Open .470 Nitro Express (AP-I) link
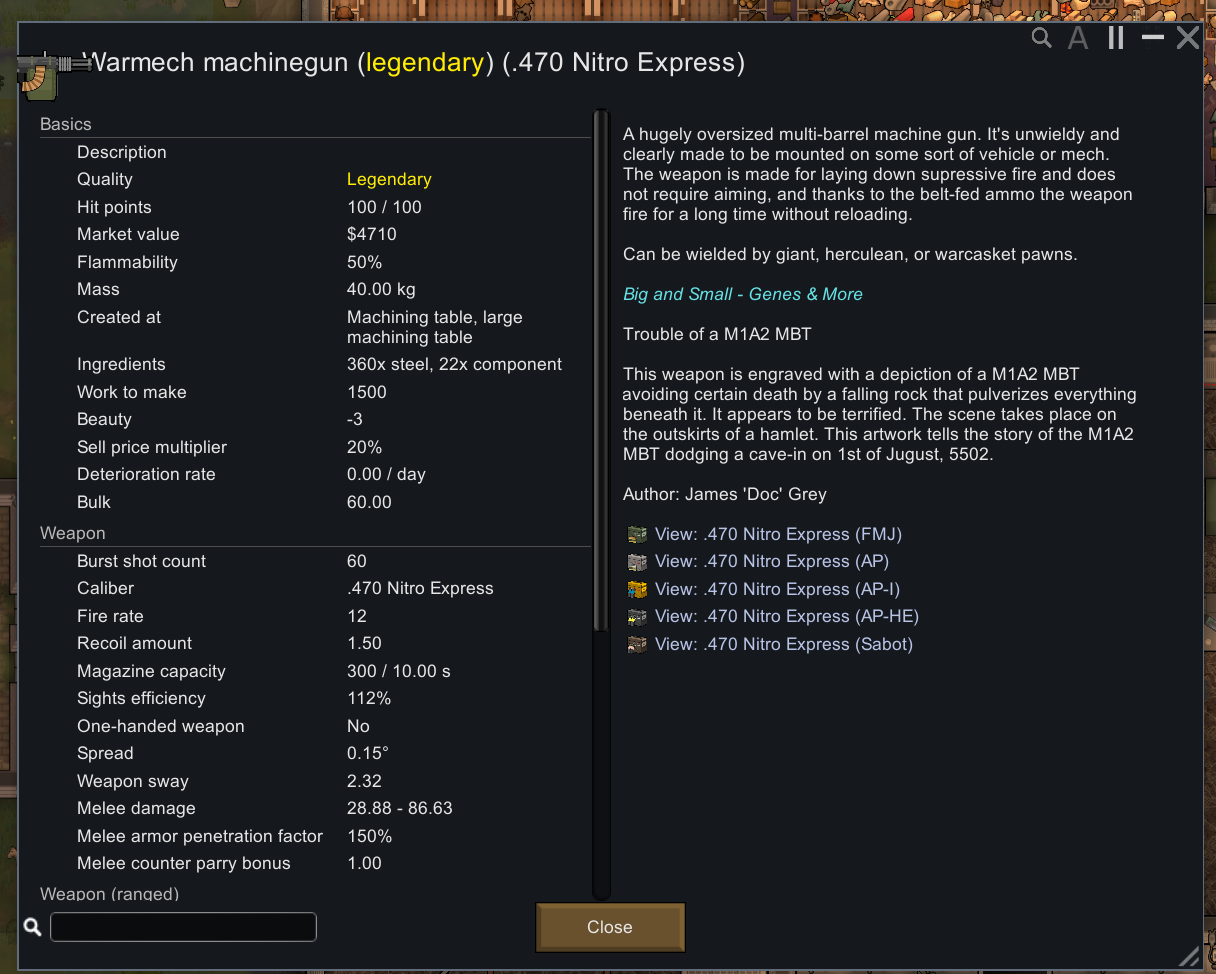Image resolution: width=1216 pixels, height=974 pixels. coord(777,589)
